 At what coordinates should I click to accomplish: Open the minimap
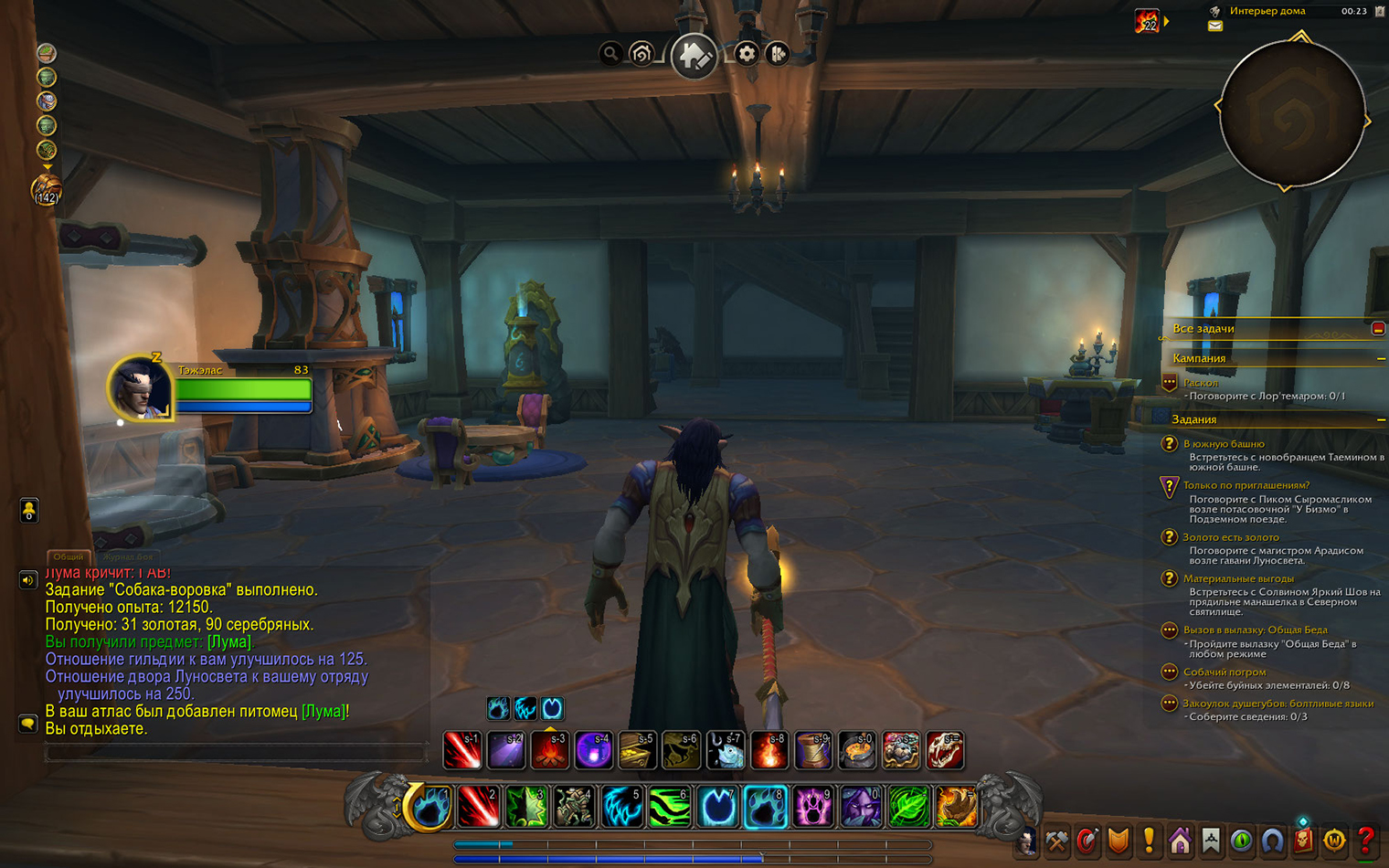[x=1292, y=113]
